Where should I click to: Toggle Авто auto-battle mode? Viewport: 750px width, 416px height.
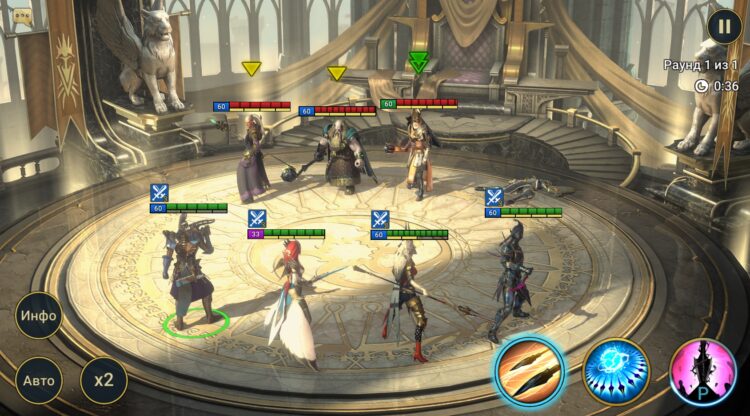[39, 380]
